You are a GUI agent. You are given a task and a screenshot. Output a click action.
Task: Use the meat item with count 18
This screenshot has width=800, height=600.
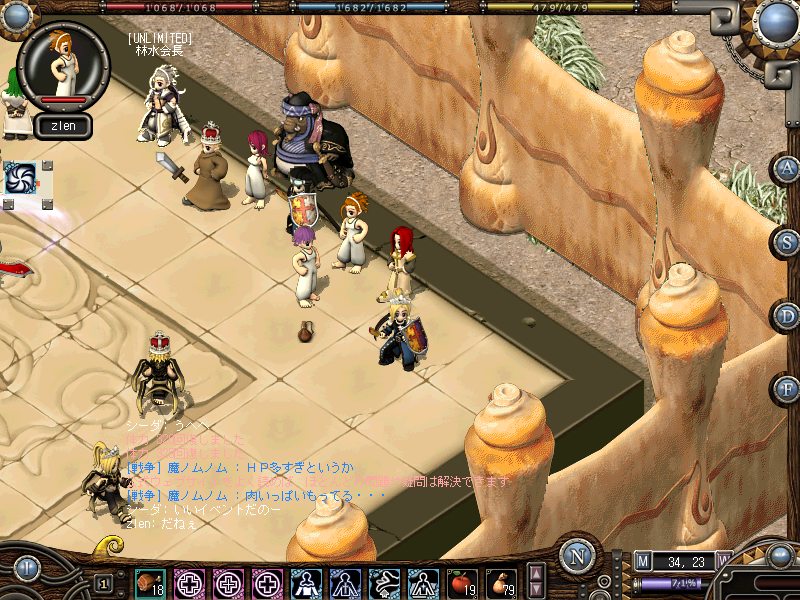(151, 583)
